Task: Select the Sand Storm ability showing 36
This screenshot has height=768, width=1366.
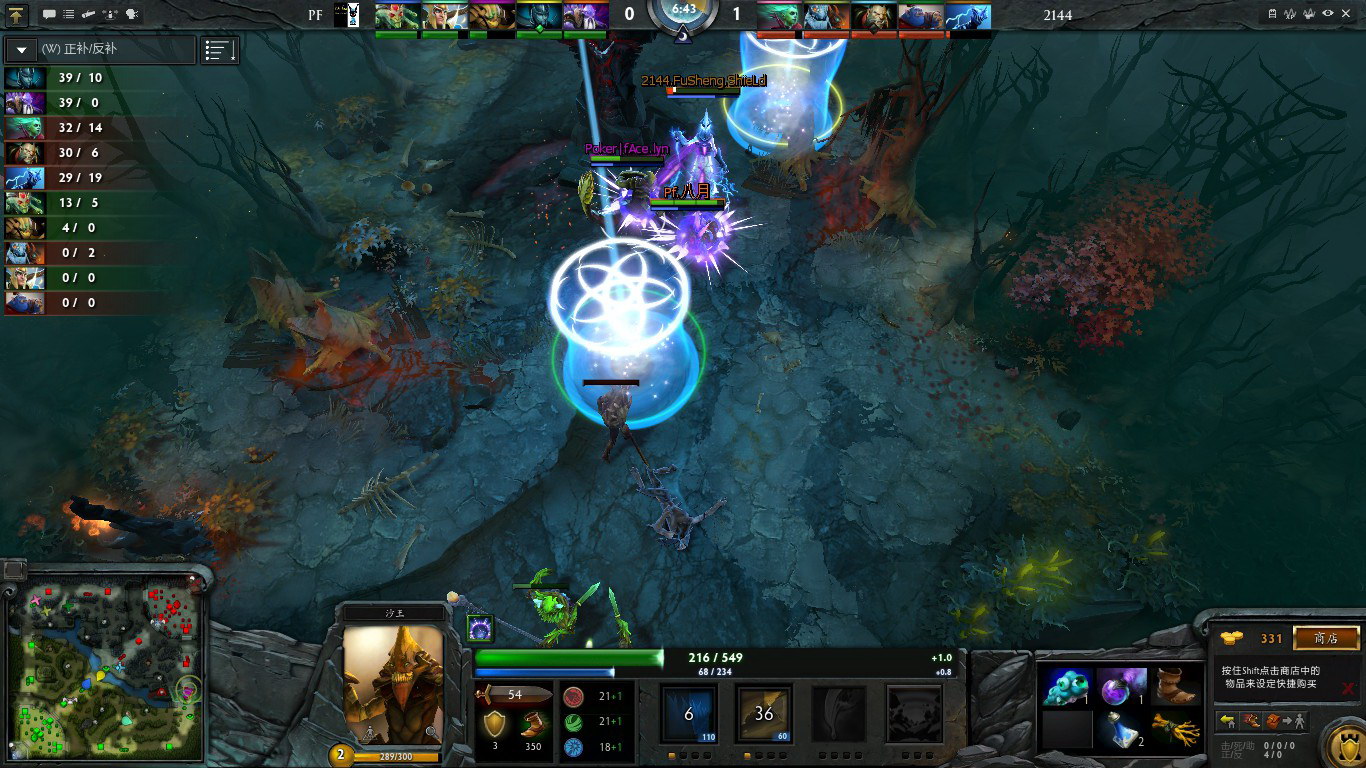Action: 764,714
